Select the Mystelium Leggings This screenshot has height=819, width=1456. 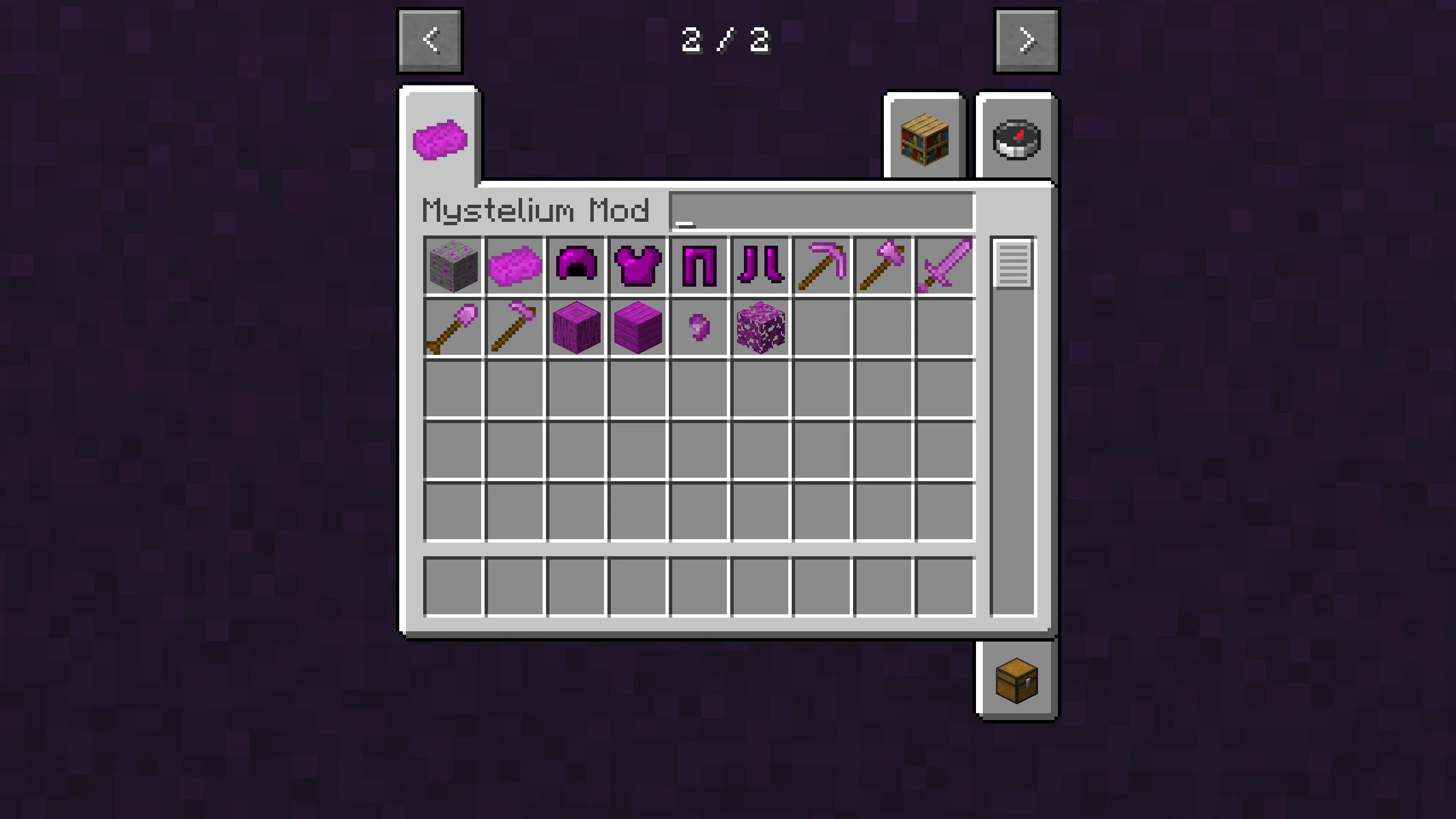tap(698, 266)
